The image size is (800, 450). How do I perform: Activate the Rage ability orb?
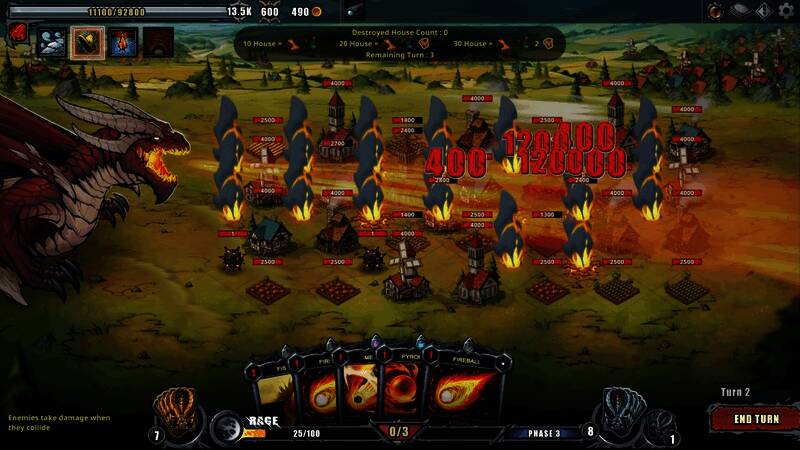coord(226,427)
